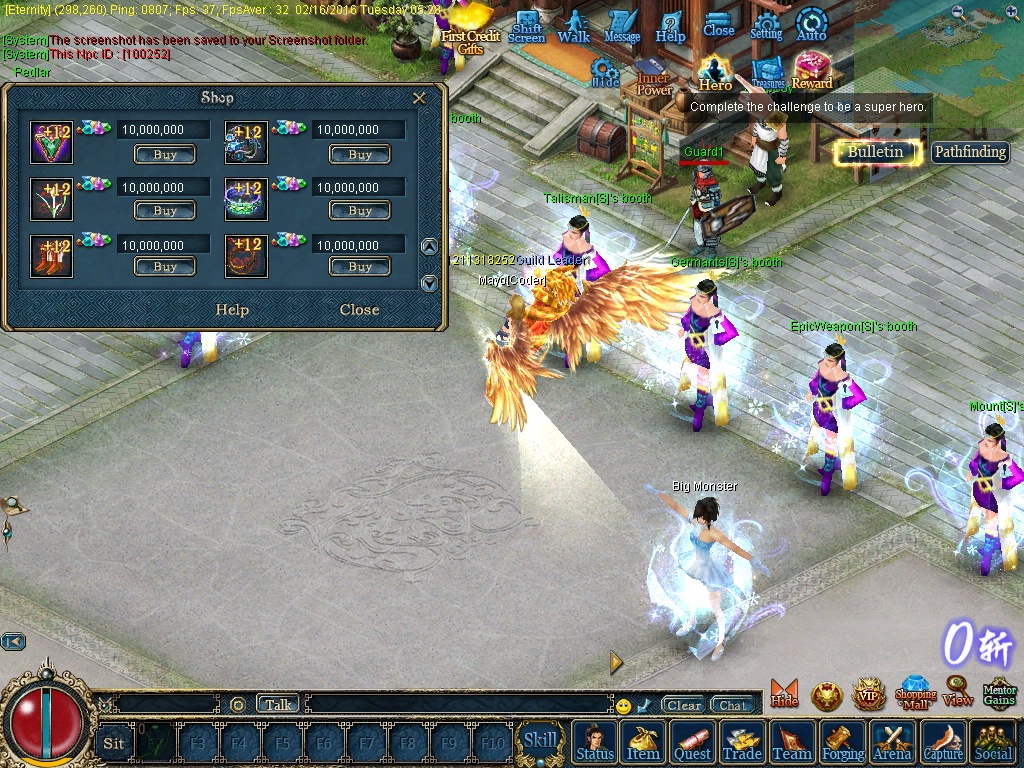This screenshot has width=1024, height=768.
Task: Activate Pathfinding
Action: tap(970, 152)
